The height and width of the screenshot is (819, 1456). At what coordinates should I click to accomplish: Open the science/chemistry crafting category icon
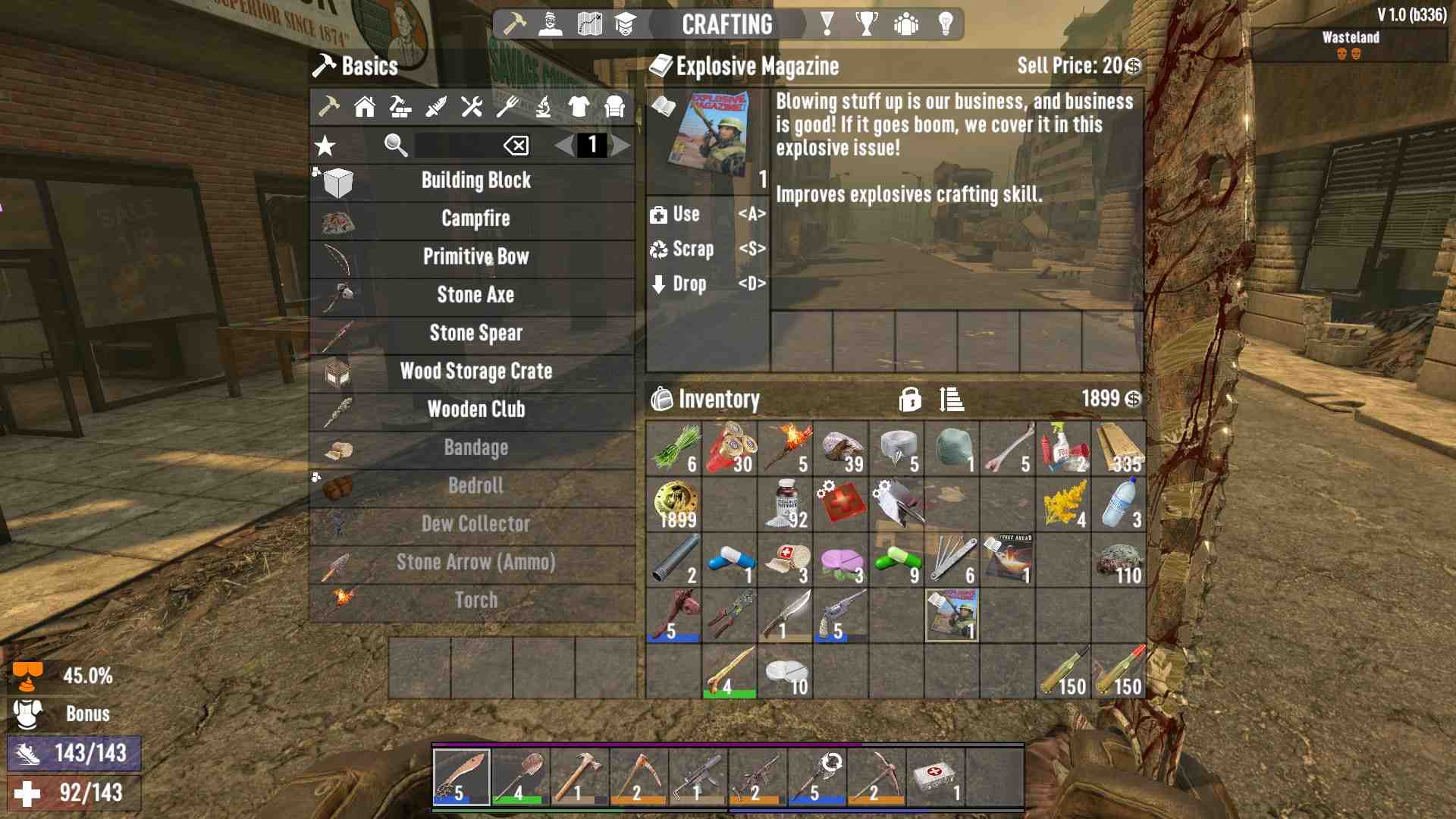tap(544, 108)
